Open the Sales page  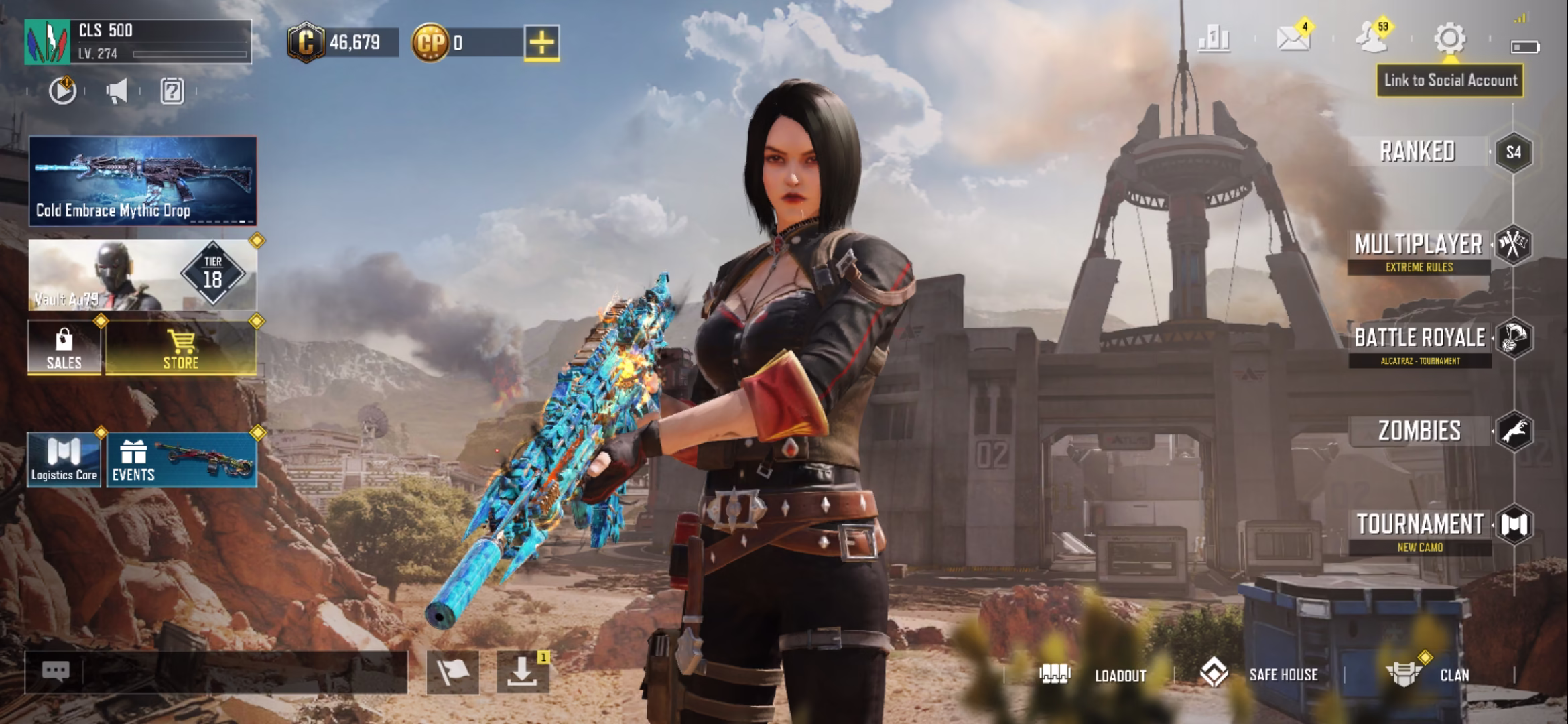pos(64,347)
